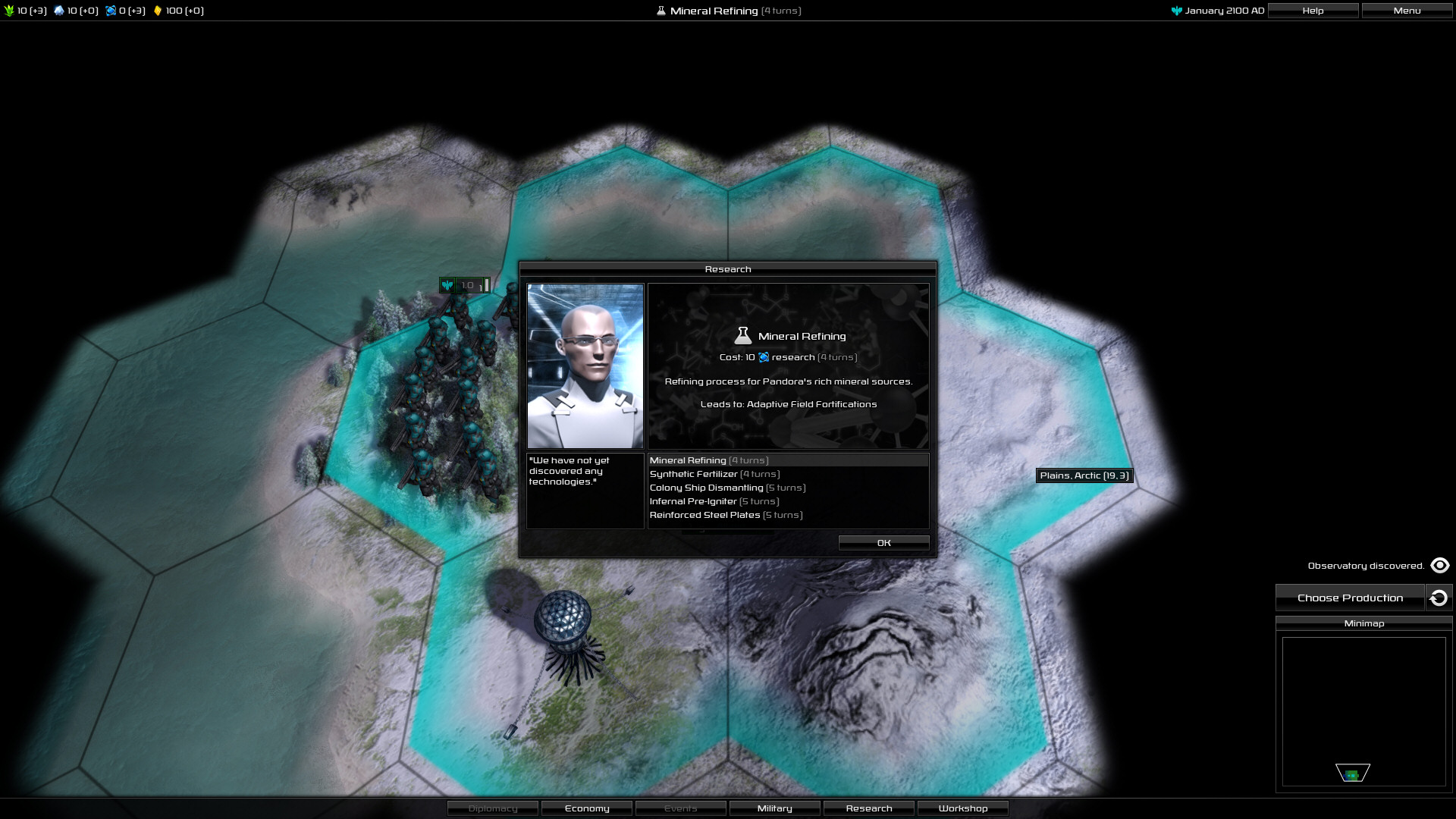Click the end turn cycle icon
1456x819 pixels.
(1439, 598)
